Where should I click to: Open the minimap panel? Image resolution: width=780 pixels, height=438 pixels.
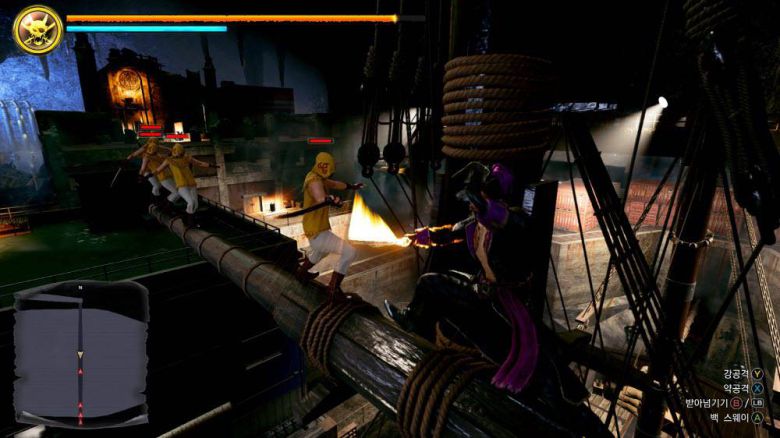point(81,354)
